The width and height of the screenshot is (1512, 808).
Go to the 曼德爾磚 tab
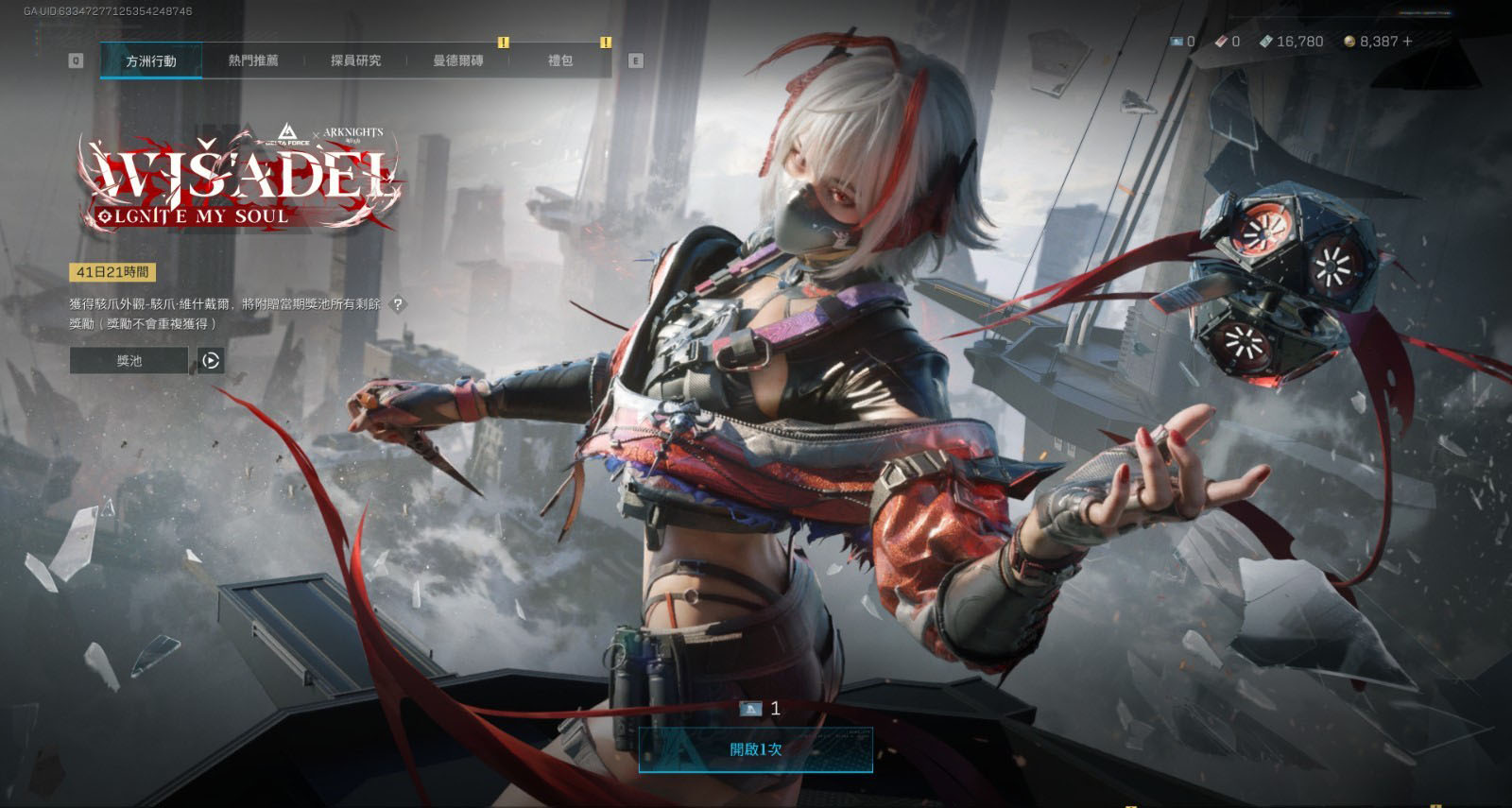coord(457,60)
